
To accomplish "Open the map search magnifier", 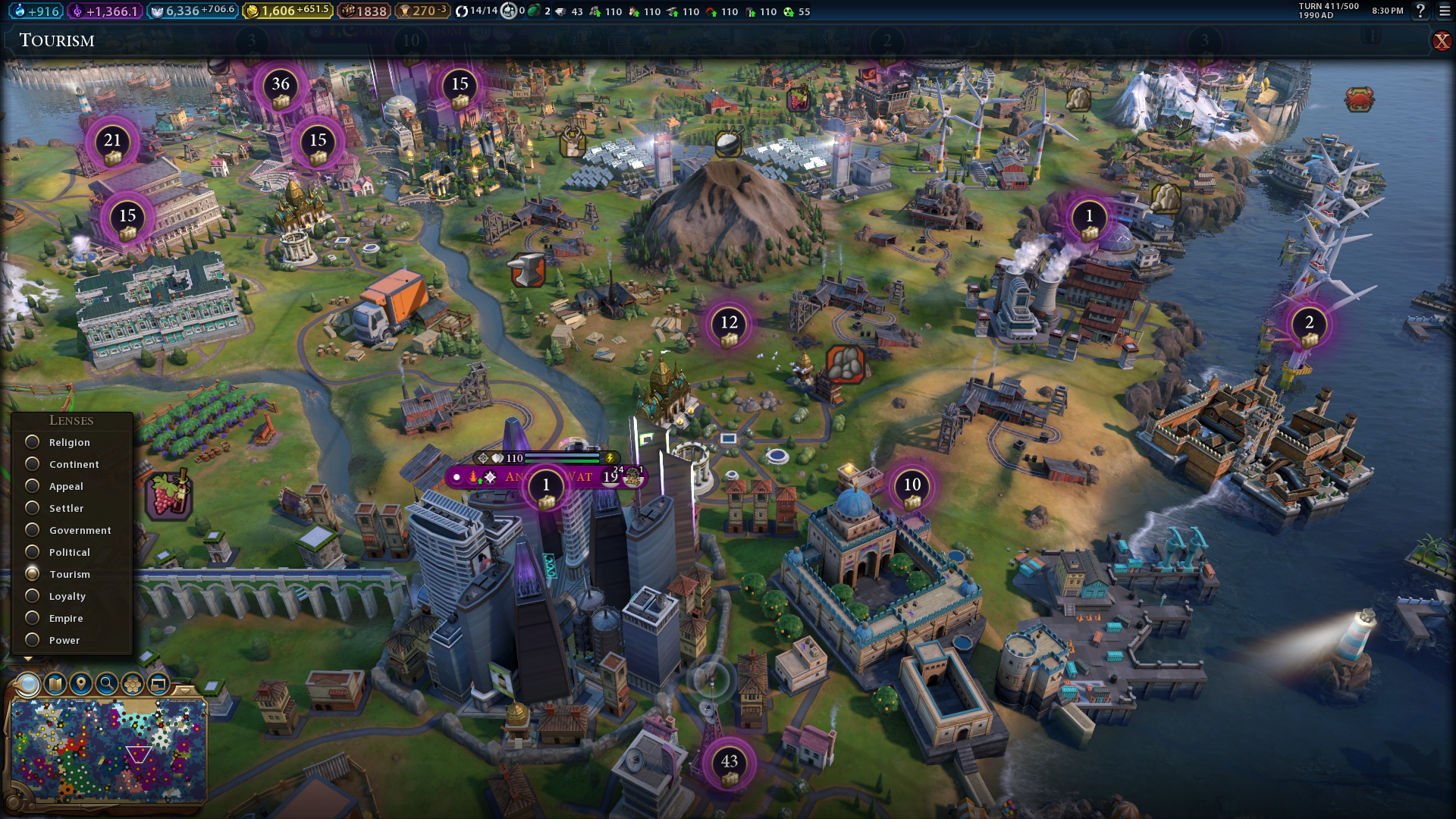I will pyautogui.click(x=107, y=684).
